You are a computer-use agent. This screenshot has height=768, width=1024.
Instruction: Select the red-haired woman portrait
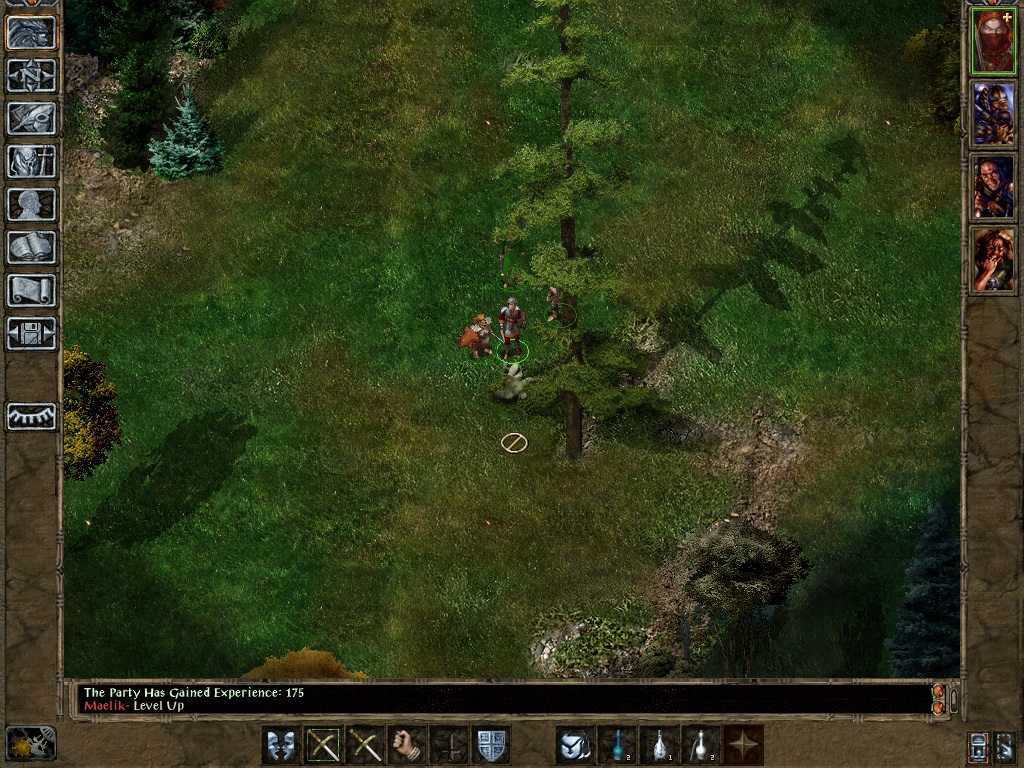point(993,260)
